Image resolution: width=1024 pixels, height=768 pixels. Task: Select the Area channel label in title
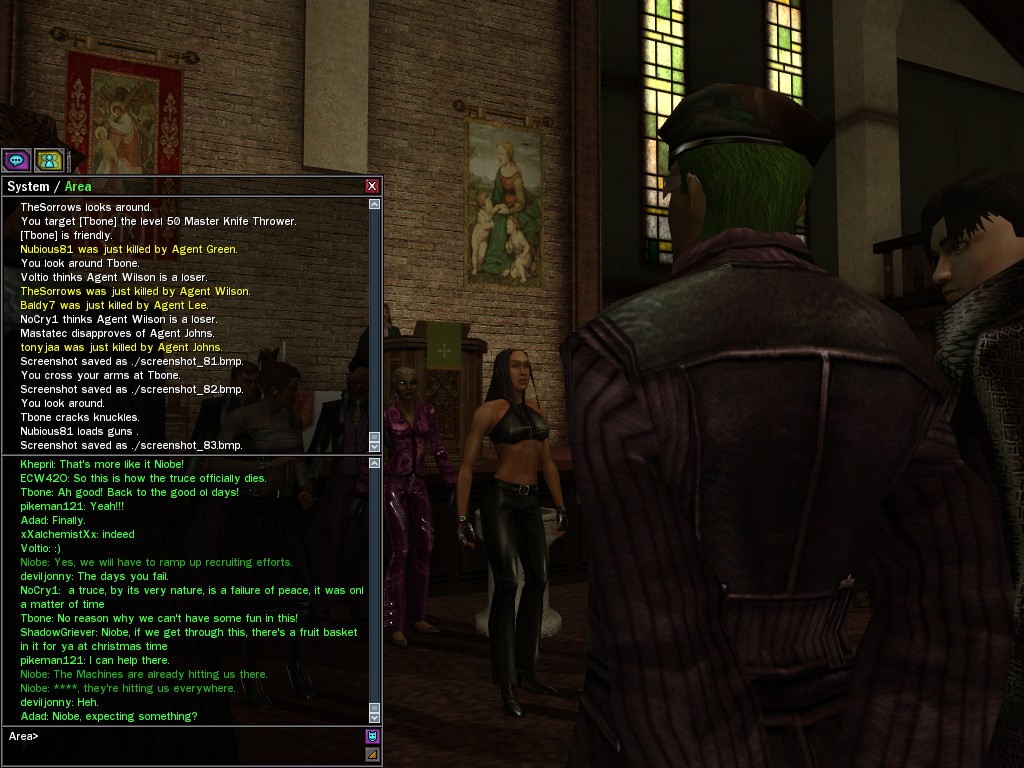tap(78, 186)
